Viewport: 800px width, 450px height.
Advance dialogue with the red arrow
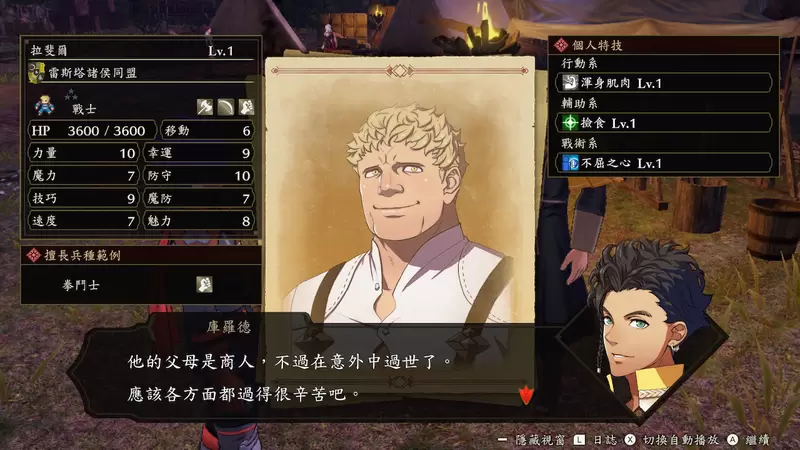click(x=525, y=395)
